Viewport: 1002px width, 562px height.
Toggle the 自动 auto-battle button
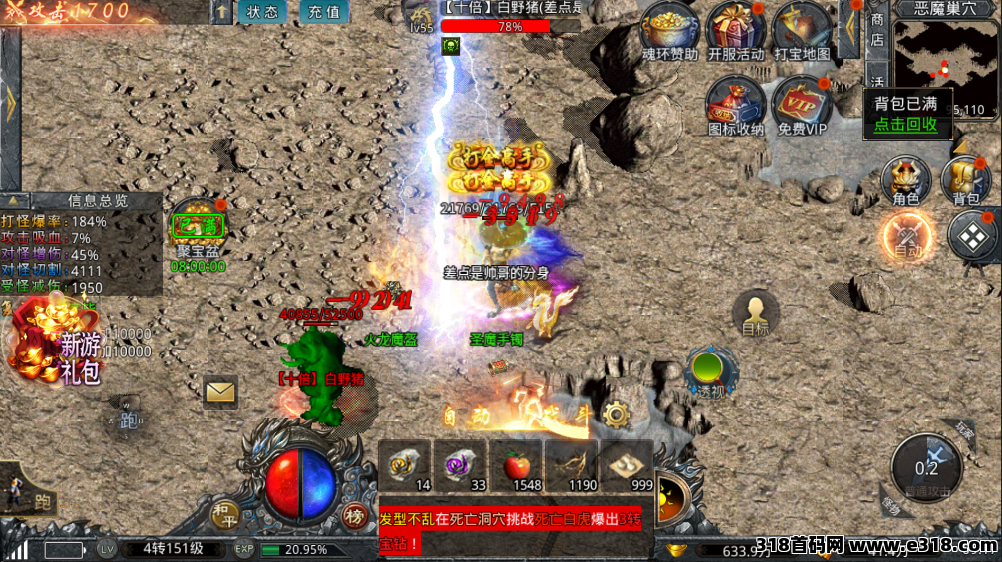pos(907,239)
